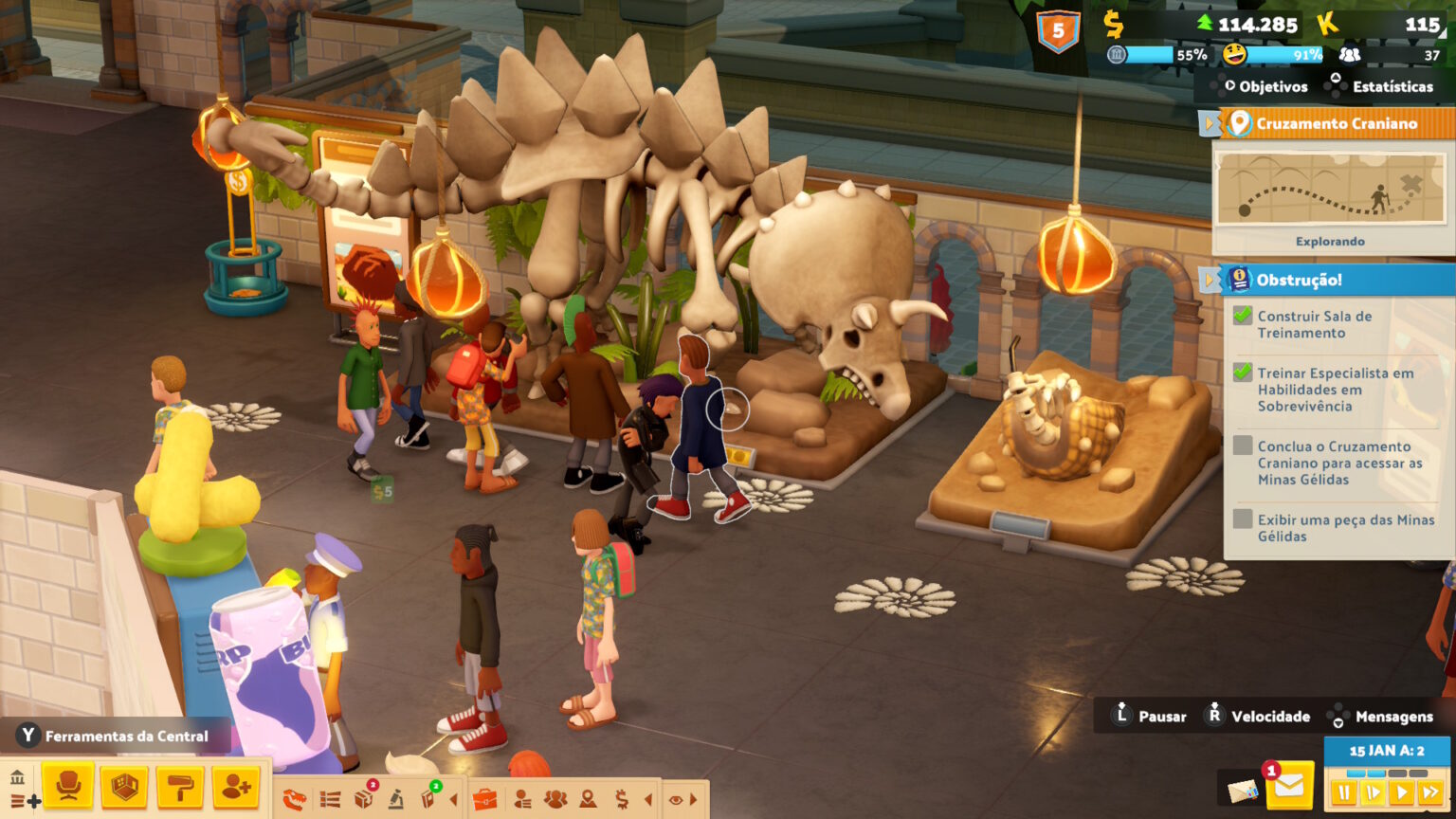Open the book icon with green badge
1456x819 pixels.
point(428,799)
